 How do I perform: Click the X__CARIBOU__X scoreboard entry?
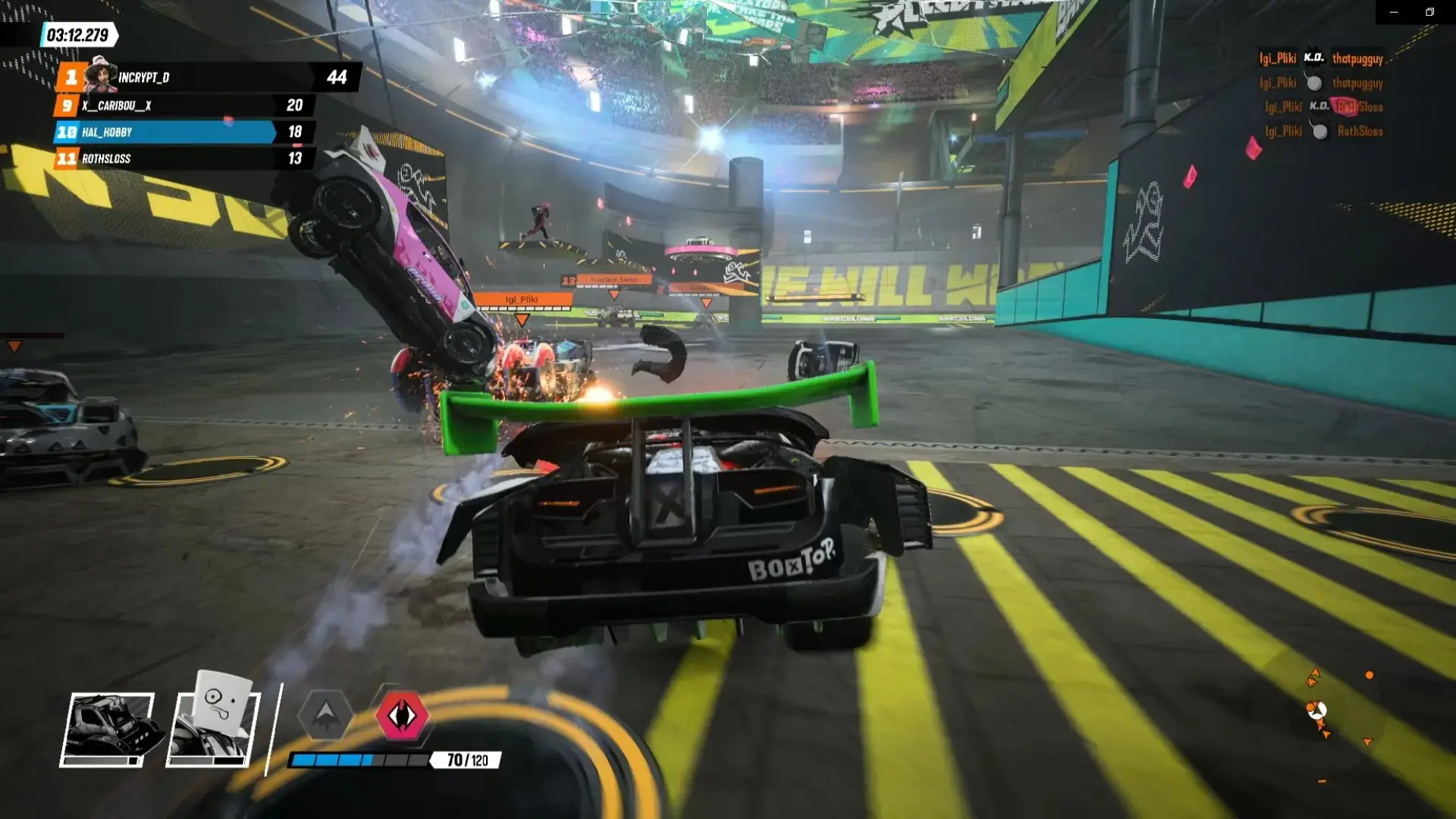[182, 105]
